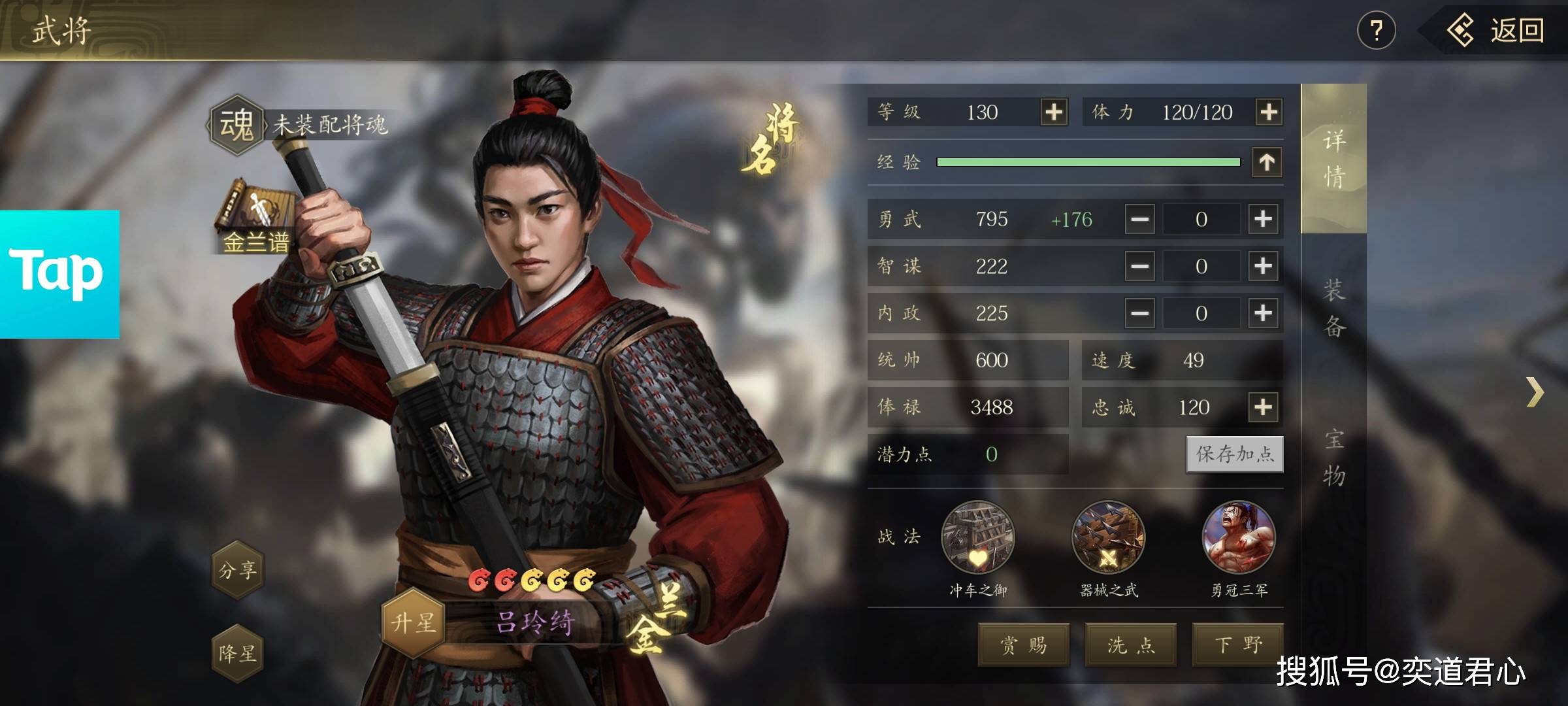Raise loyalty with the 忠诚 plus button
This screenshot has height=706, width=1568.
tap(1263, 407)
